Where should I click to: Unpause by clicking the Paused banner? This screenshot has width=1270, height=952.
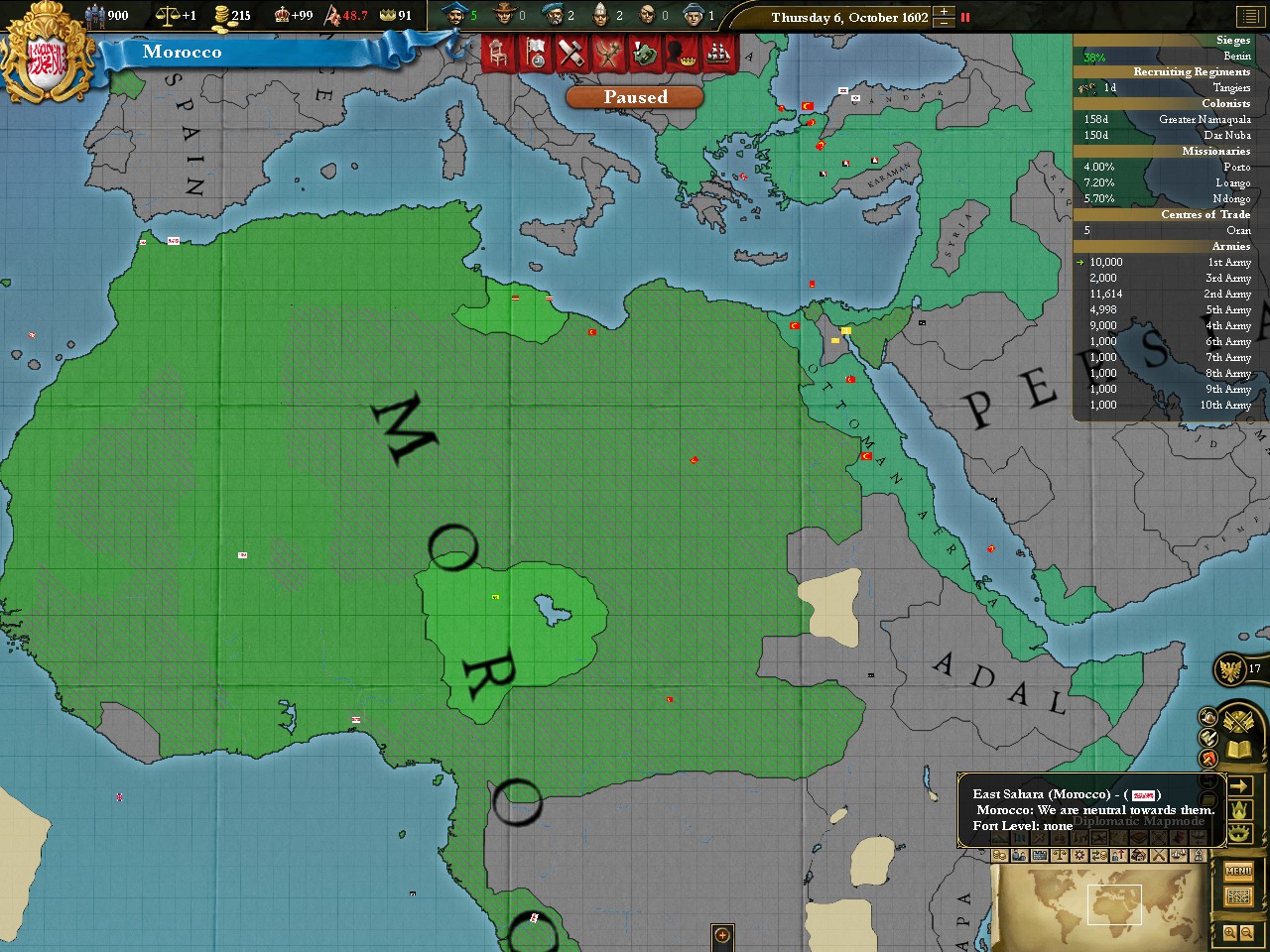click(634, 96)
